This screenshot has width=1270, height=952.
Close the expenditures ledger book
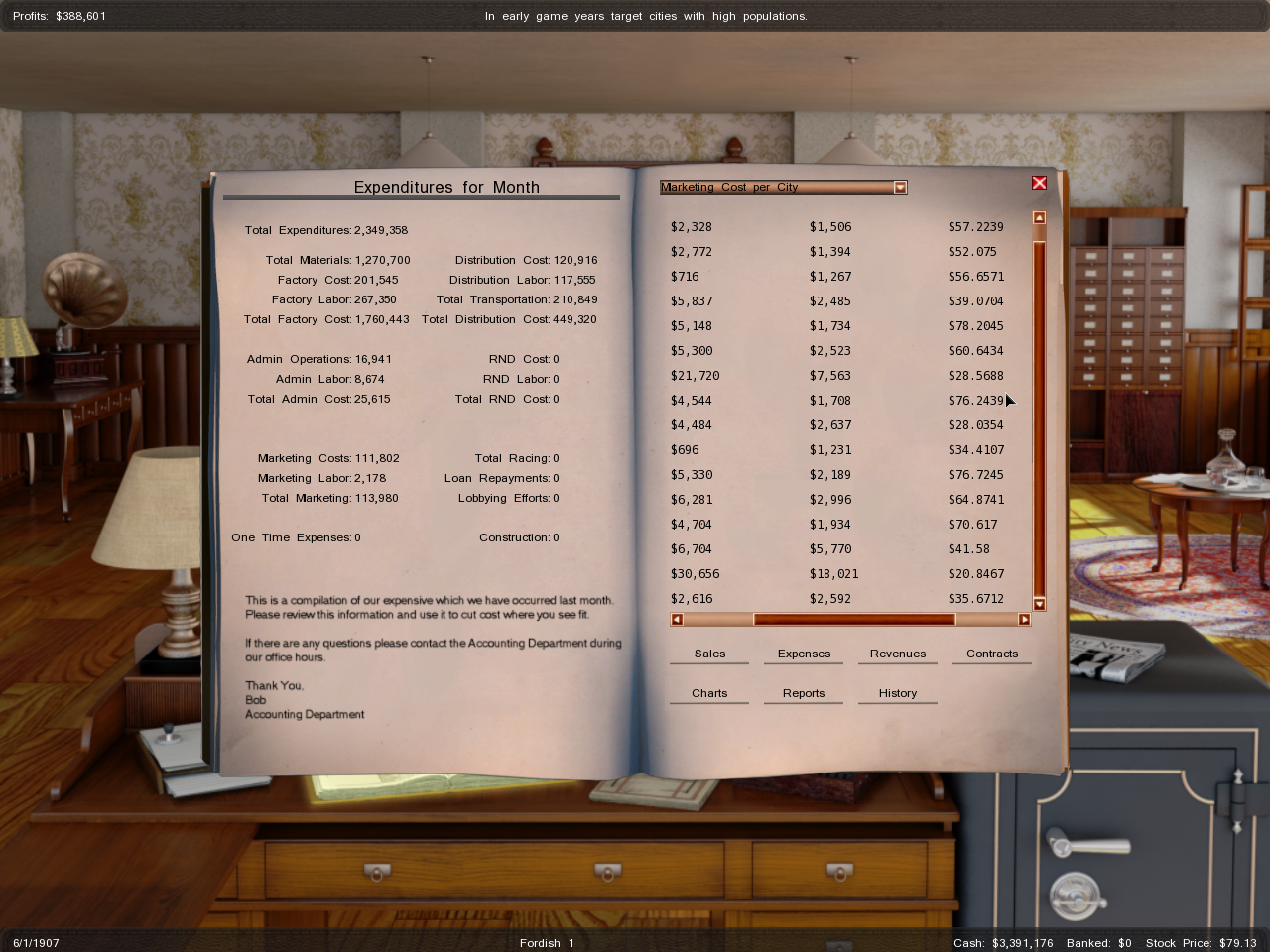pyautogui.click(x=1039, y=183)
